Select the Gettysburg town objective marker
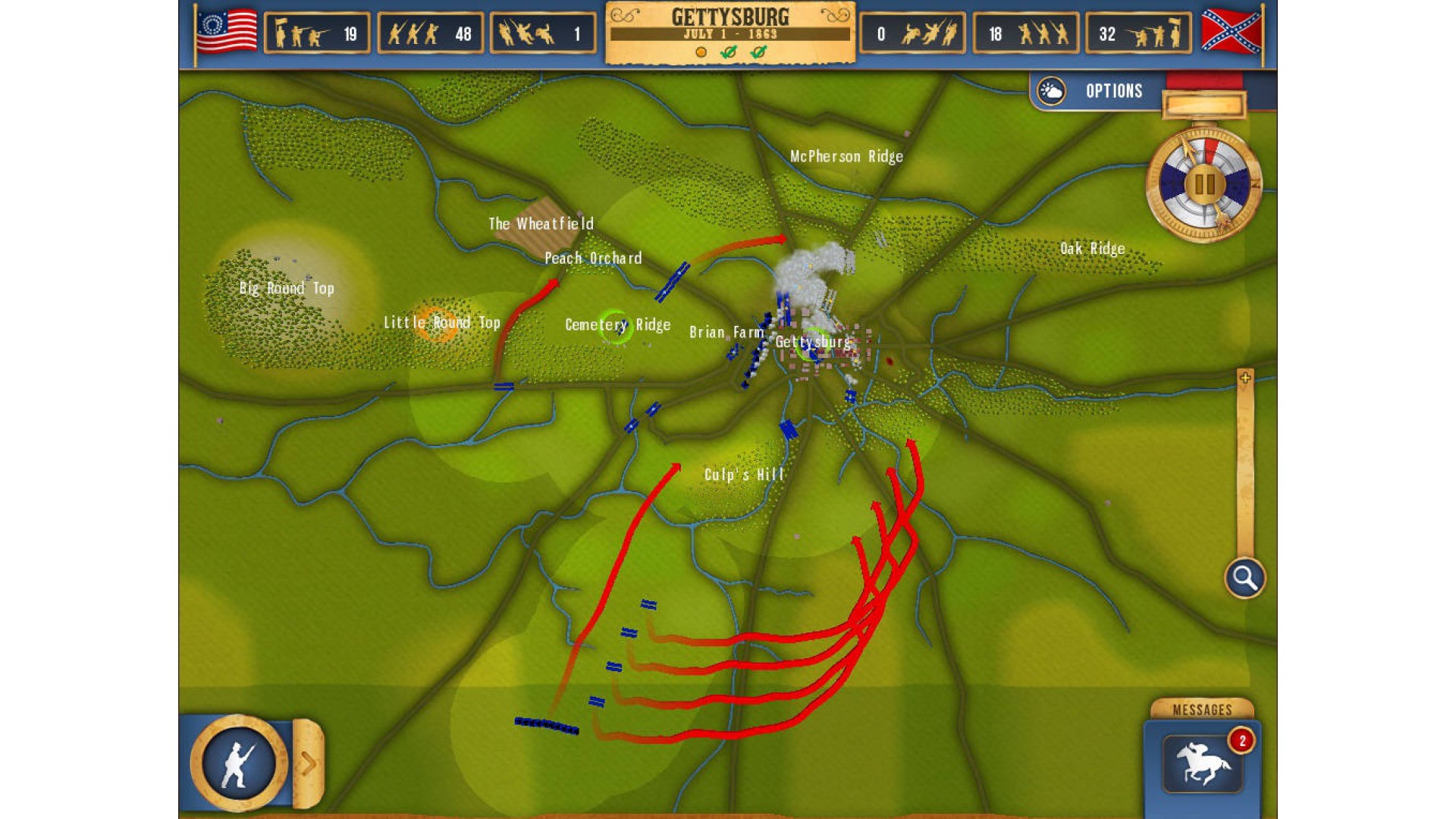The height and width of the screenshot is (819, 1456). [813, 343]
